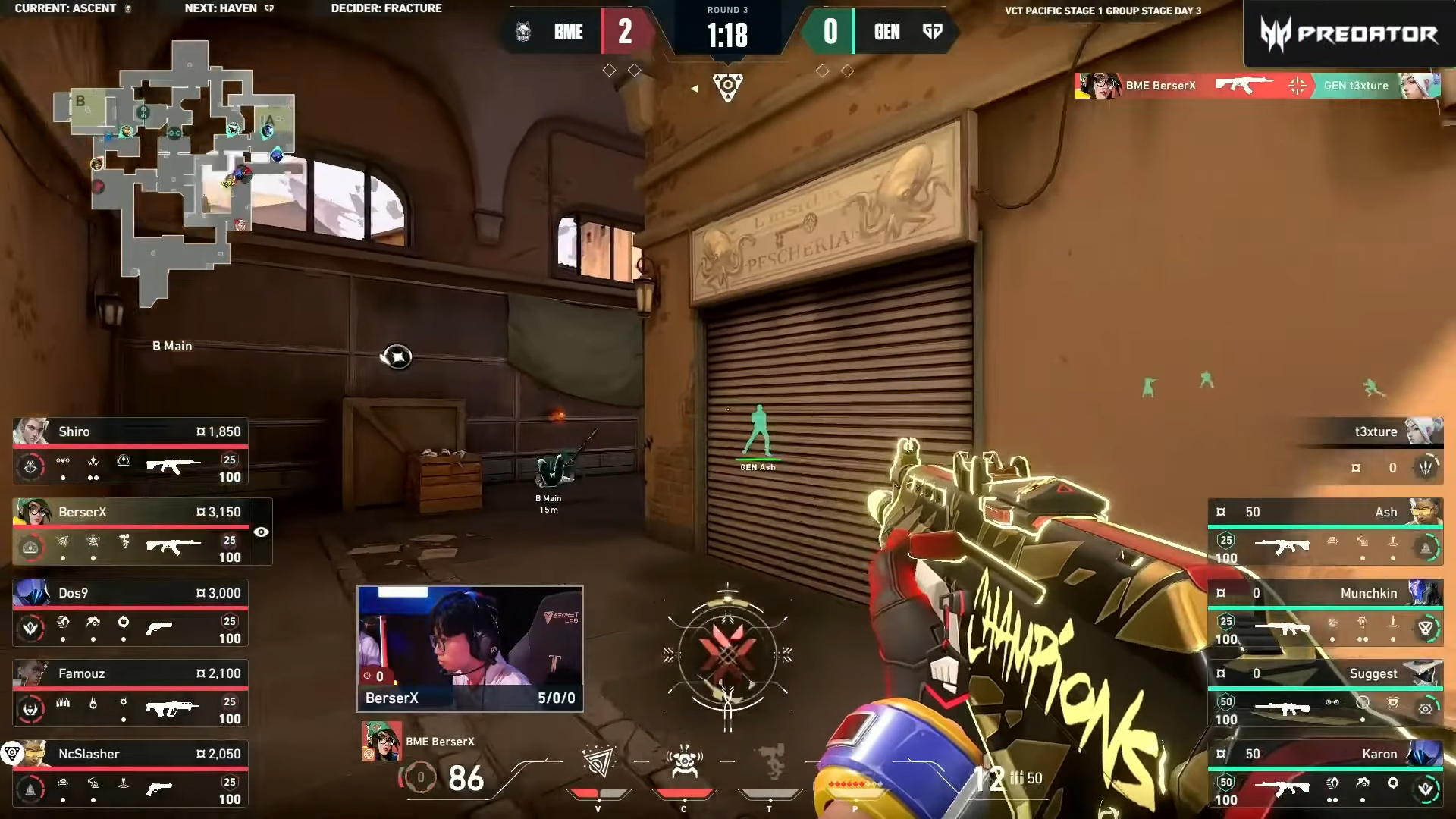
Task: Pick Munchkin's player row
Action: click(1325, 613)
